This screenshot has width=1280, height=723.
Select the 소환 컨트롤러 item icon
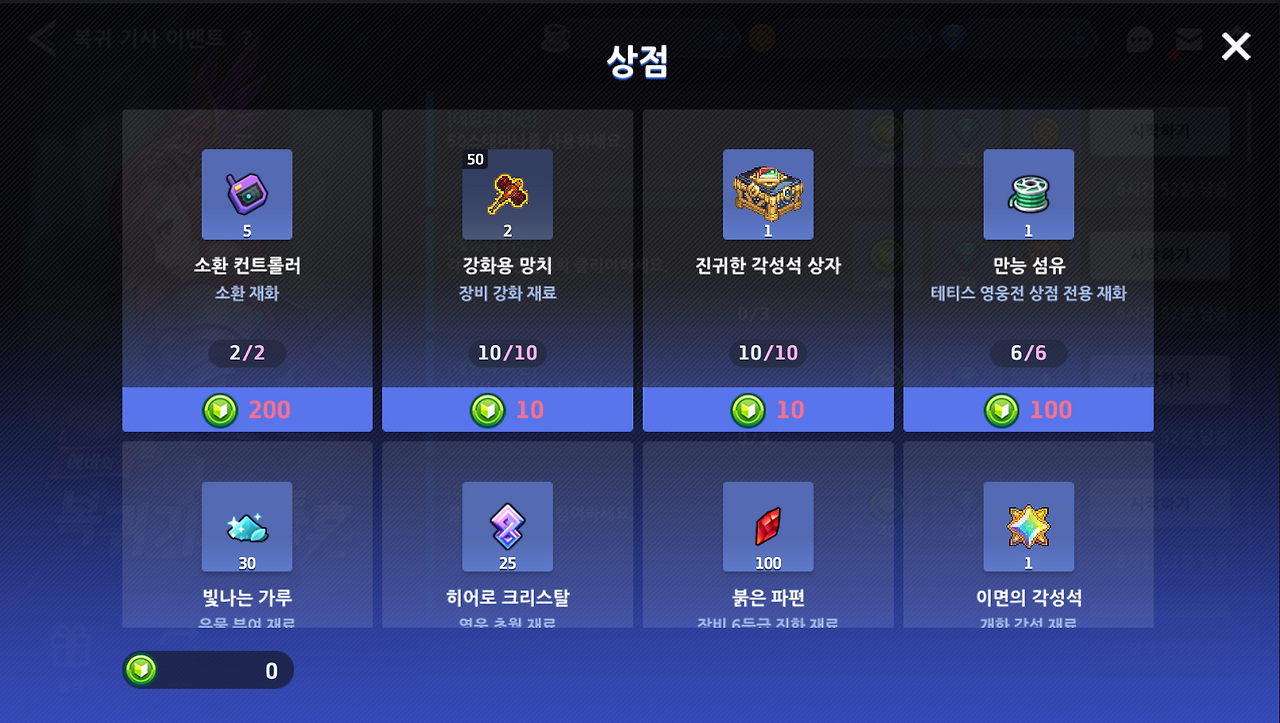pos(247,194)
